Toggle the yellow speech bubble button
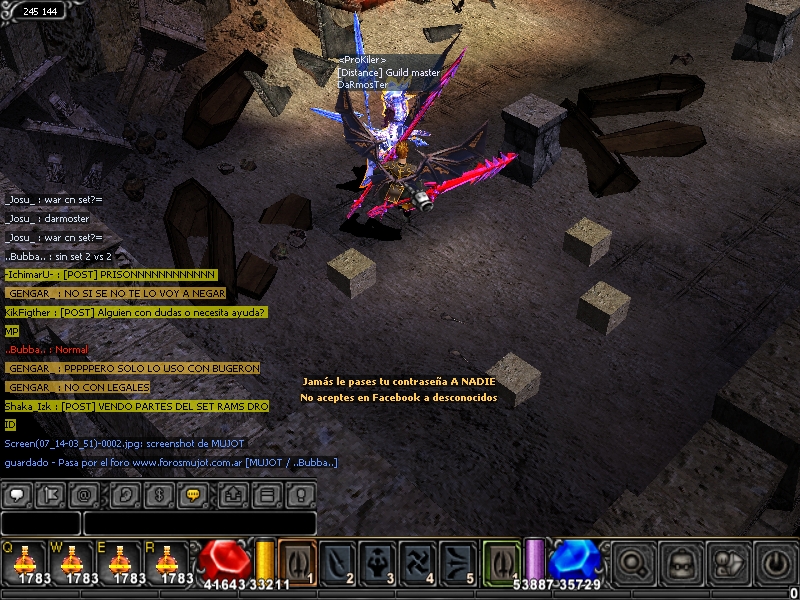 193,494
